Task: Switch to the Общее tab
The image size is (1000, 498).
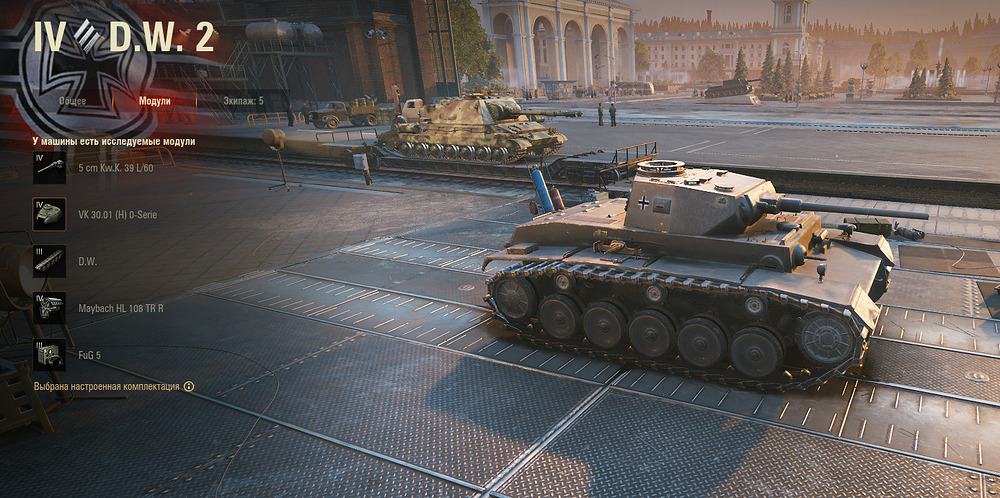Action: 71,101
